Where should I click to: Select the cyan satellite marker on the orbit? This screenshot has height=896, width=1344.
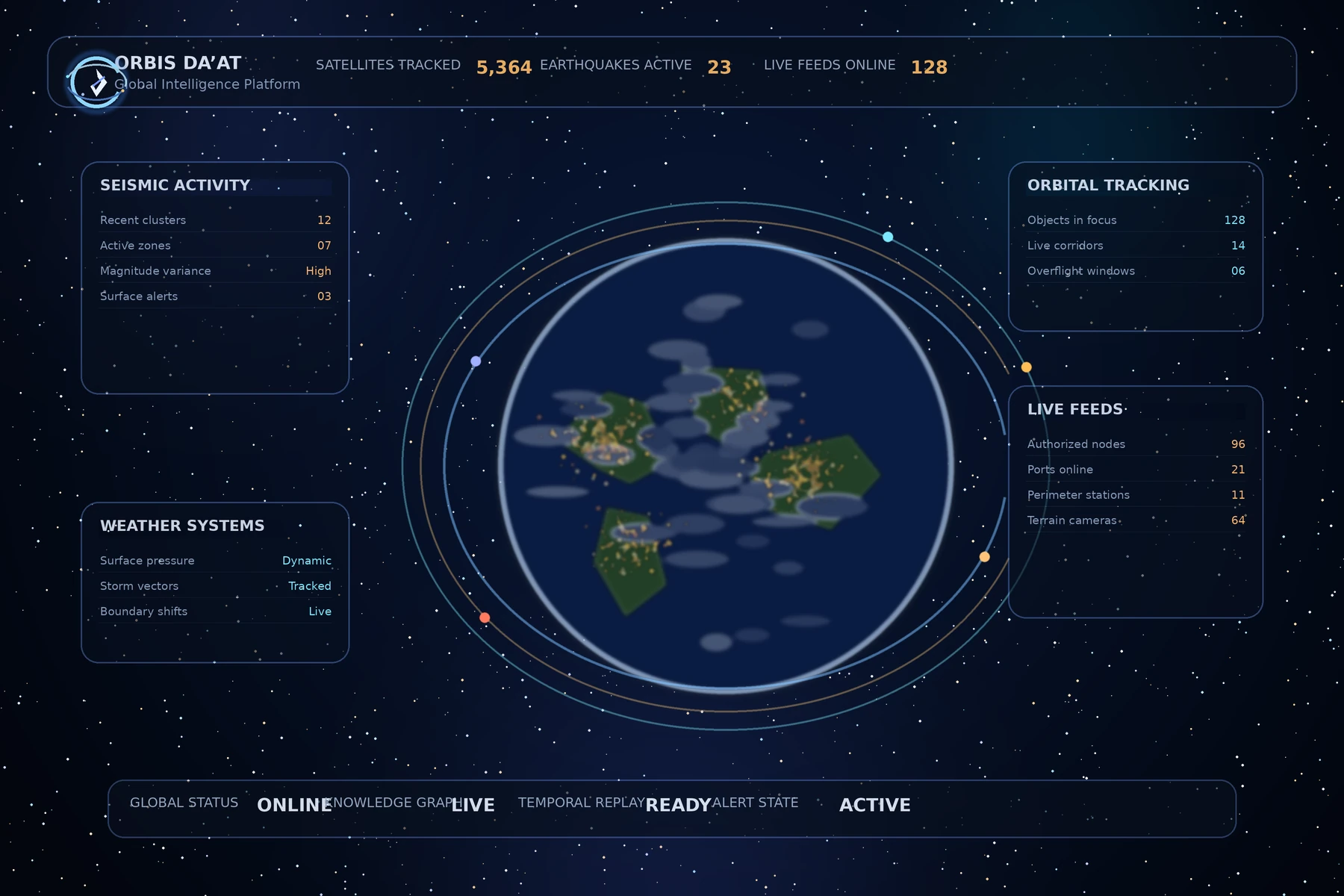tap(888, 237)
